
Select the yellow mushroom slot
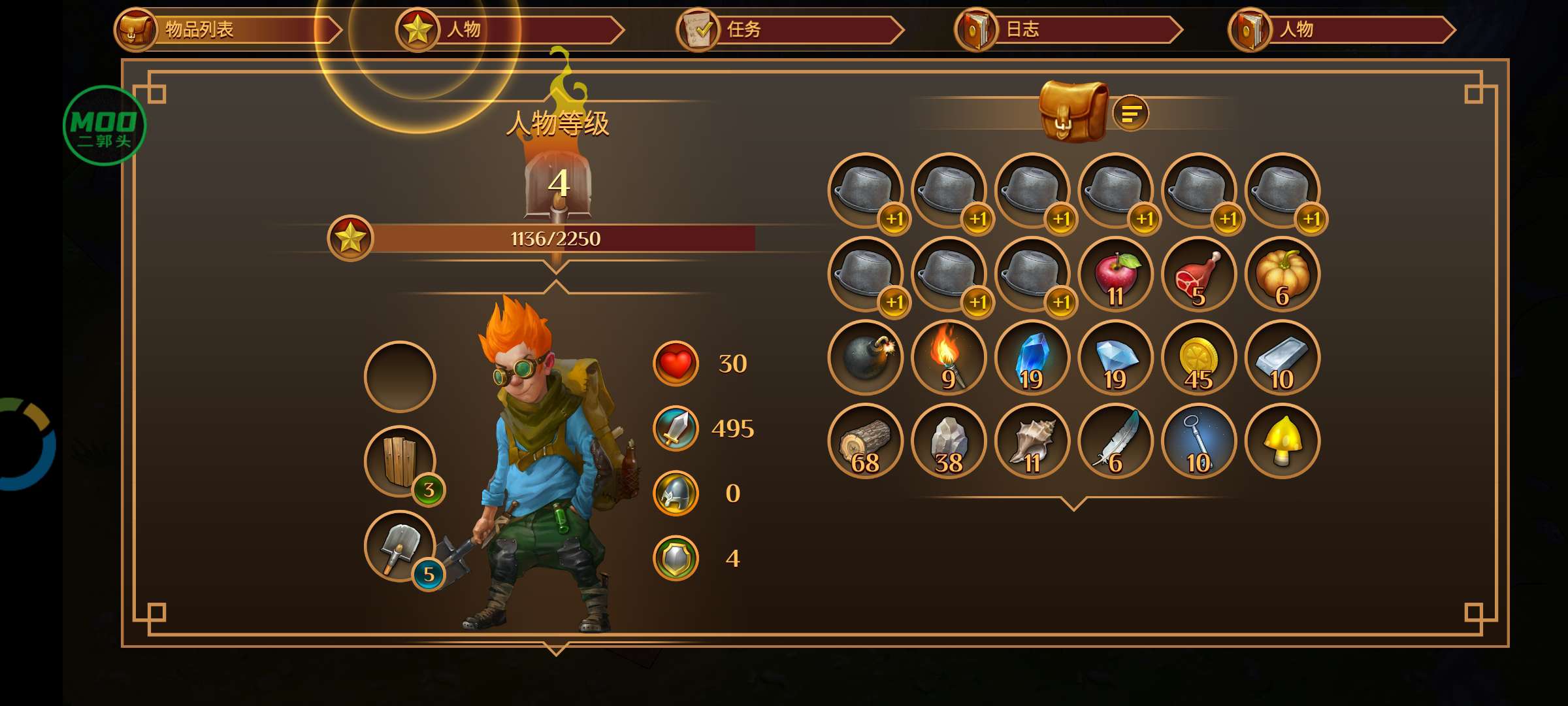[x=1282, y=441]
